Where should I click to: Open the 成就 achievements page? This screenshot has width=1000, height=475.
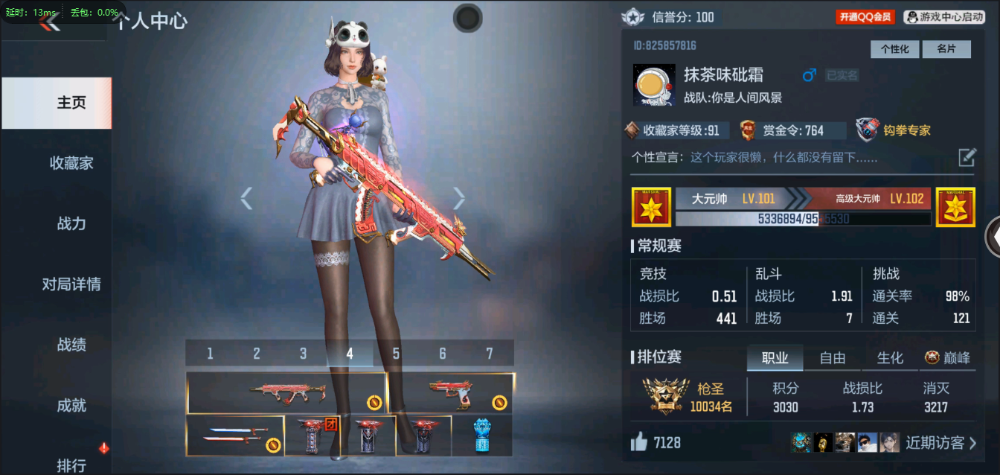pyautogui.click(x=71, y=405)
